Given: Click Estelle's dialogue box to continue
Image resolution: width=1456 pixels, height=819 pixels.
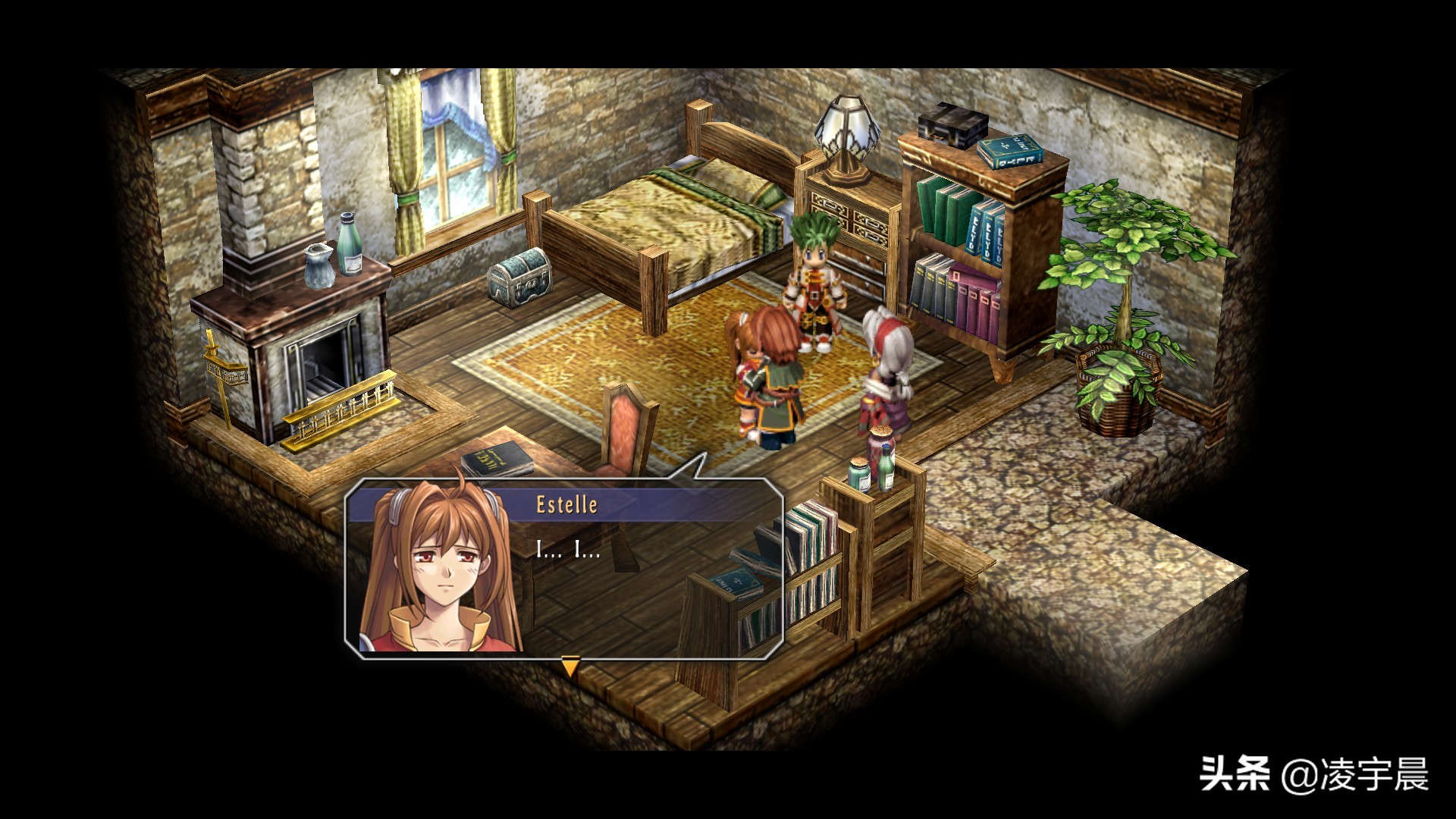Looking at the screenshot, I should point(564,568).
